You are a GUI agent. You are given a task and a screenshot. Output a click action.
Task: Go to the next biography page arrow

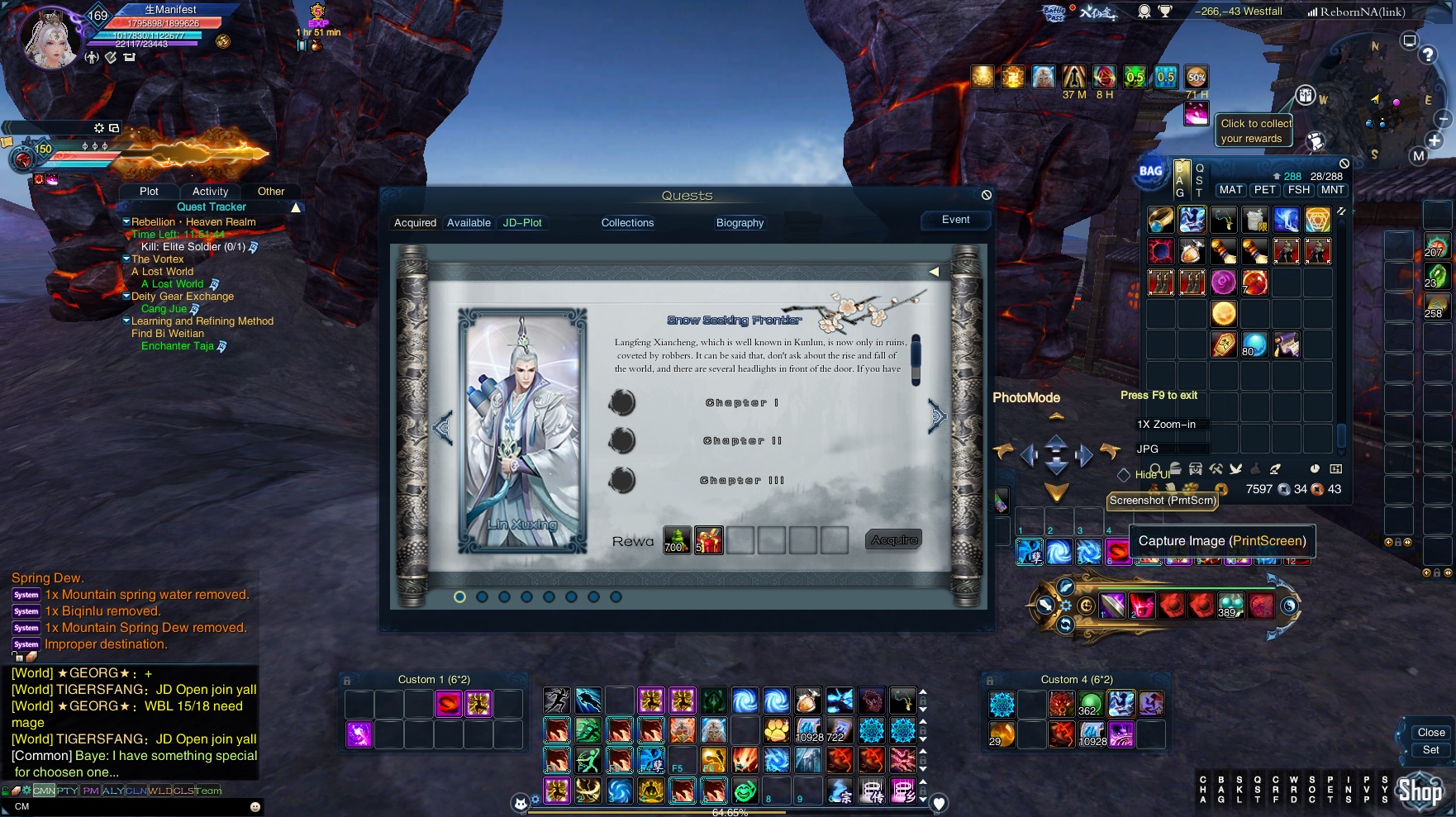[x=936, y=416]
